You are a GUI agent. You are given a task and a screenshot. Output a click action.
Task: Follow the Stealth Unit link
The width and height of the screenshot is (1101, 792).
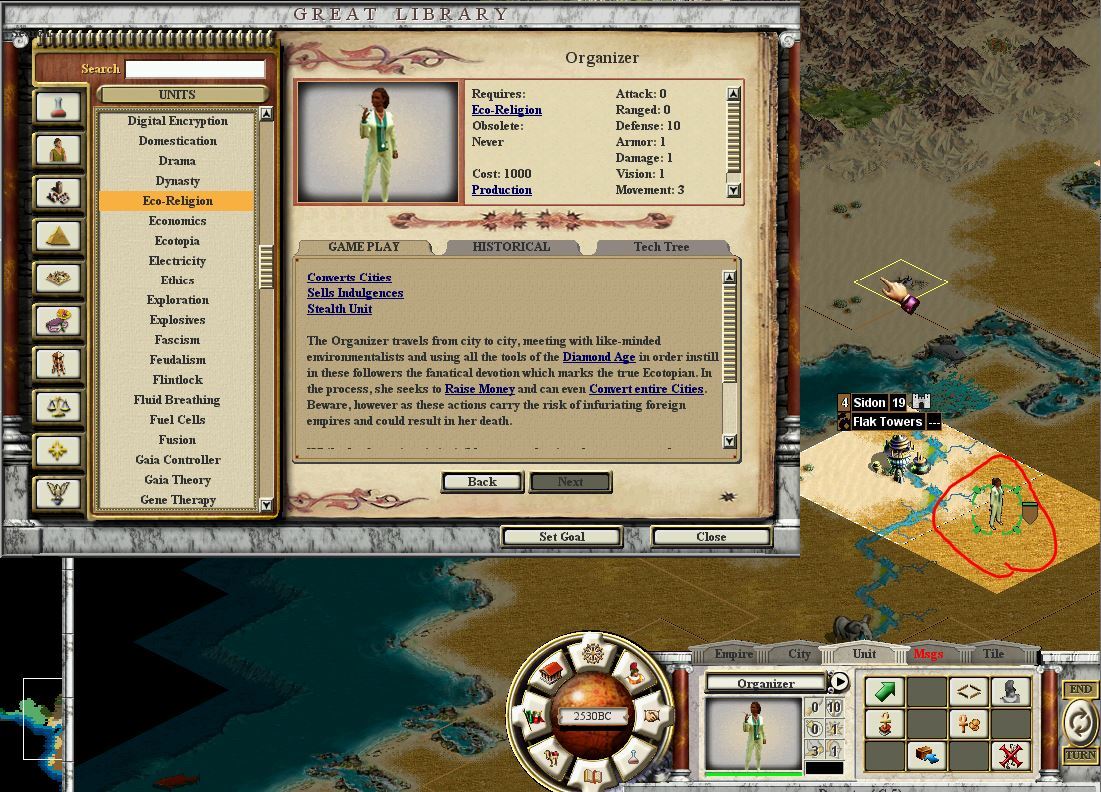coord(339,309)
